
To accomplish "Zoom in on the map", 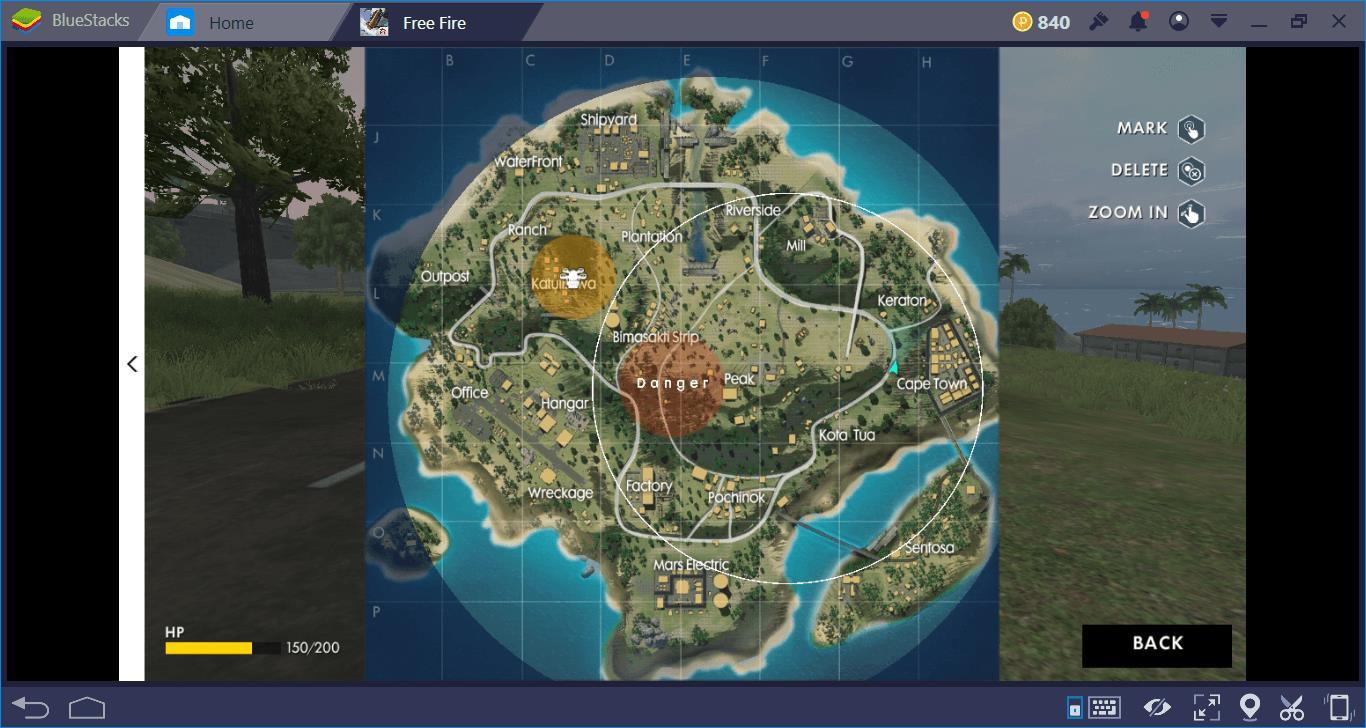I will (1190, 213).
